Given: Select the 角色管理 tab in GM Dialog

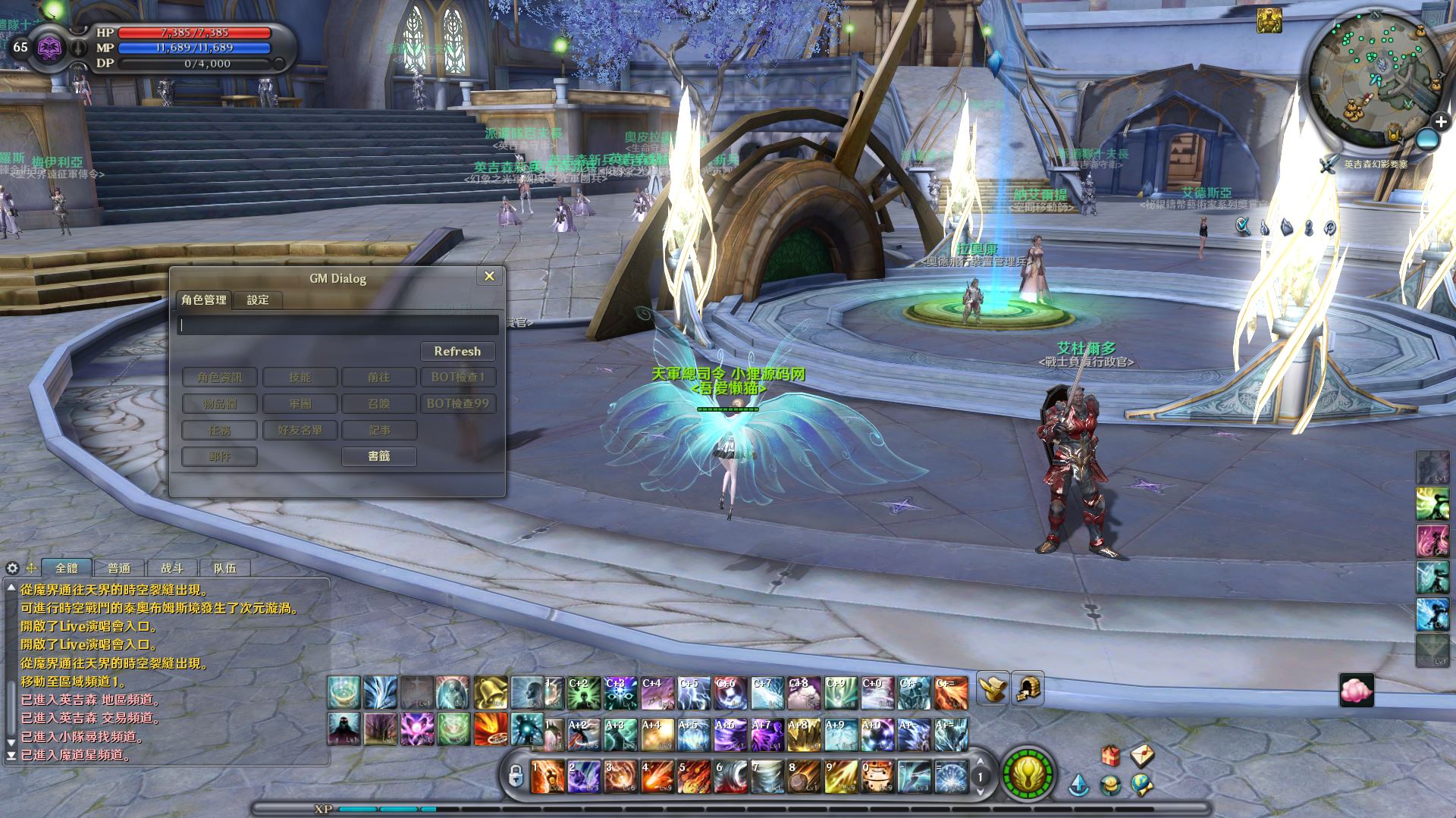Looking at the screenshot, I should 204,300.
